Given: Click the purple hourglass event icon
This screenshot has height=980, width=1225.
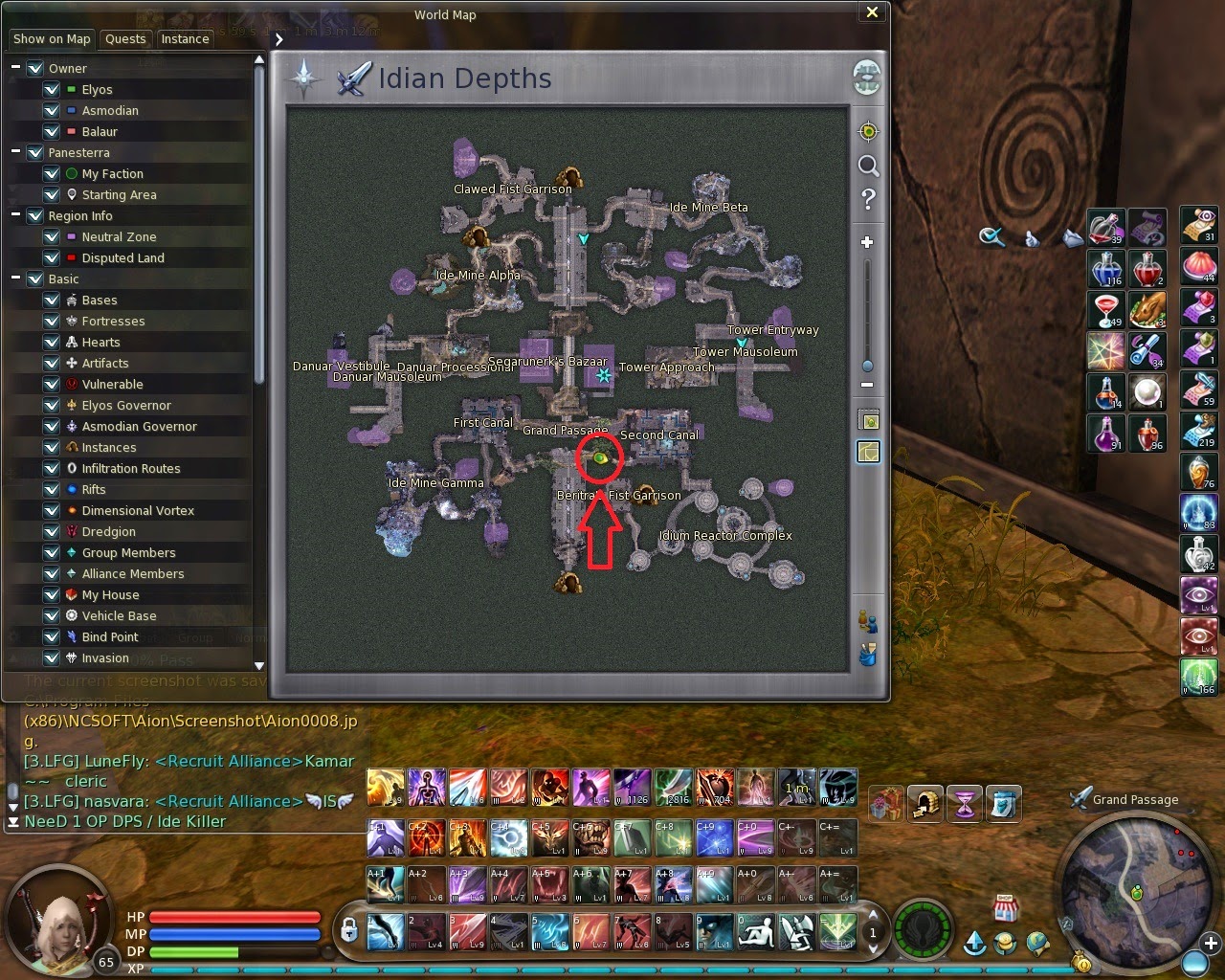Looking at the screenshot, I should pyautogui.click(x=964, y=804).
